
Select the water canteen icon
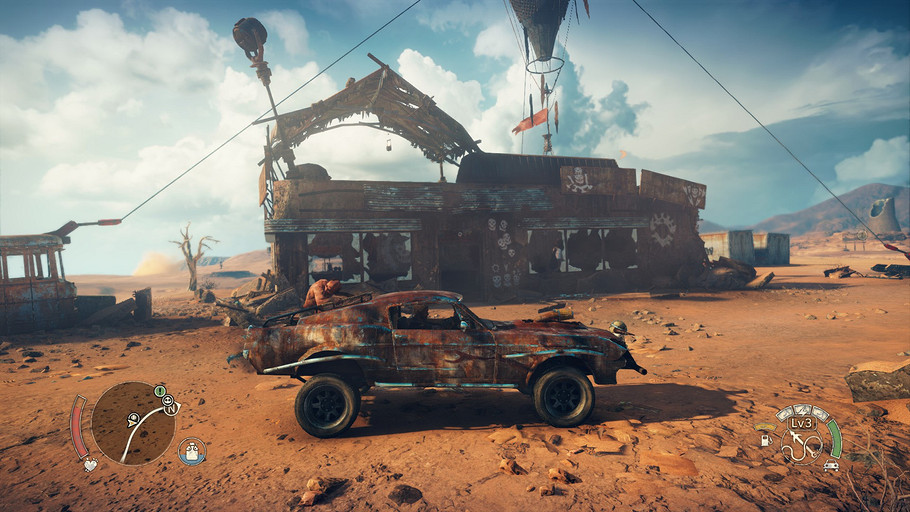pyautogui.click(x=191, y=451)
